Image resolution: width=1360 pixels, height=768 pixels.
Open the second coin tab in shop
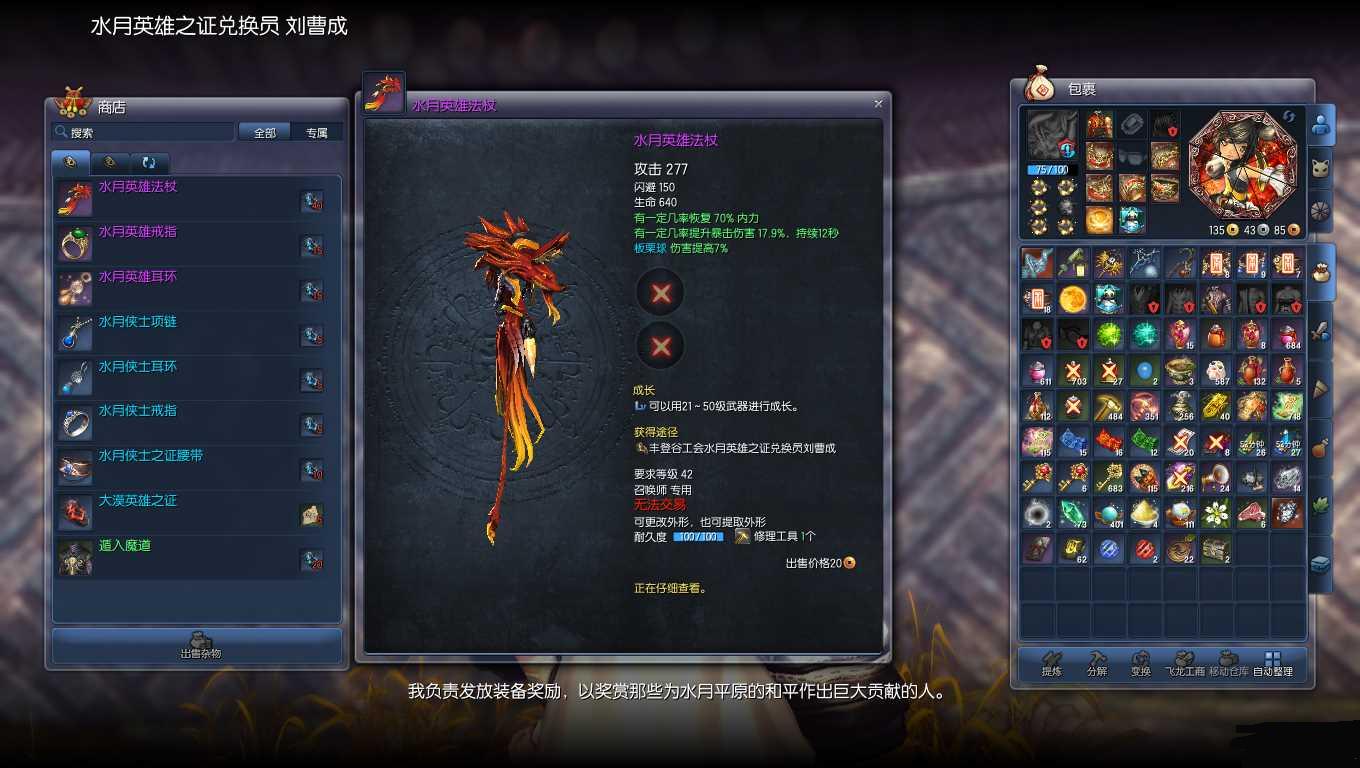[110, 162]
